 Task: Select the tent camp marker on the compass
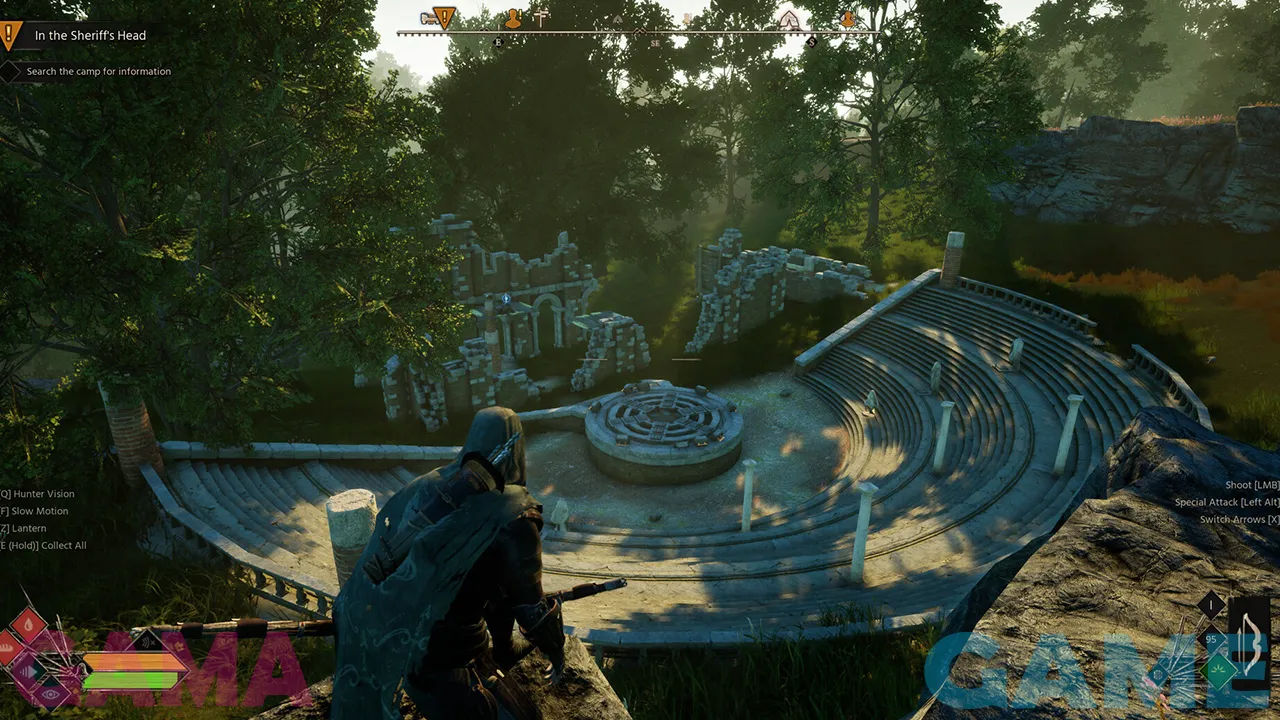[789, 19]
